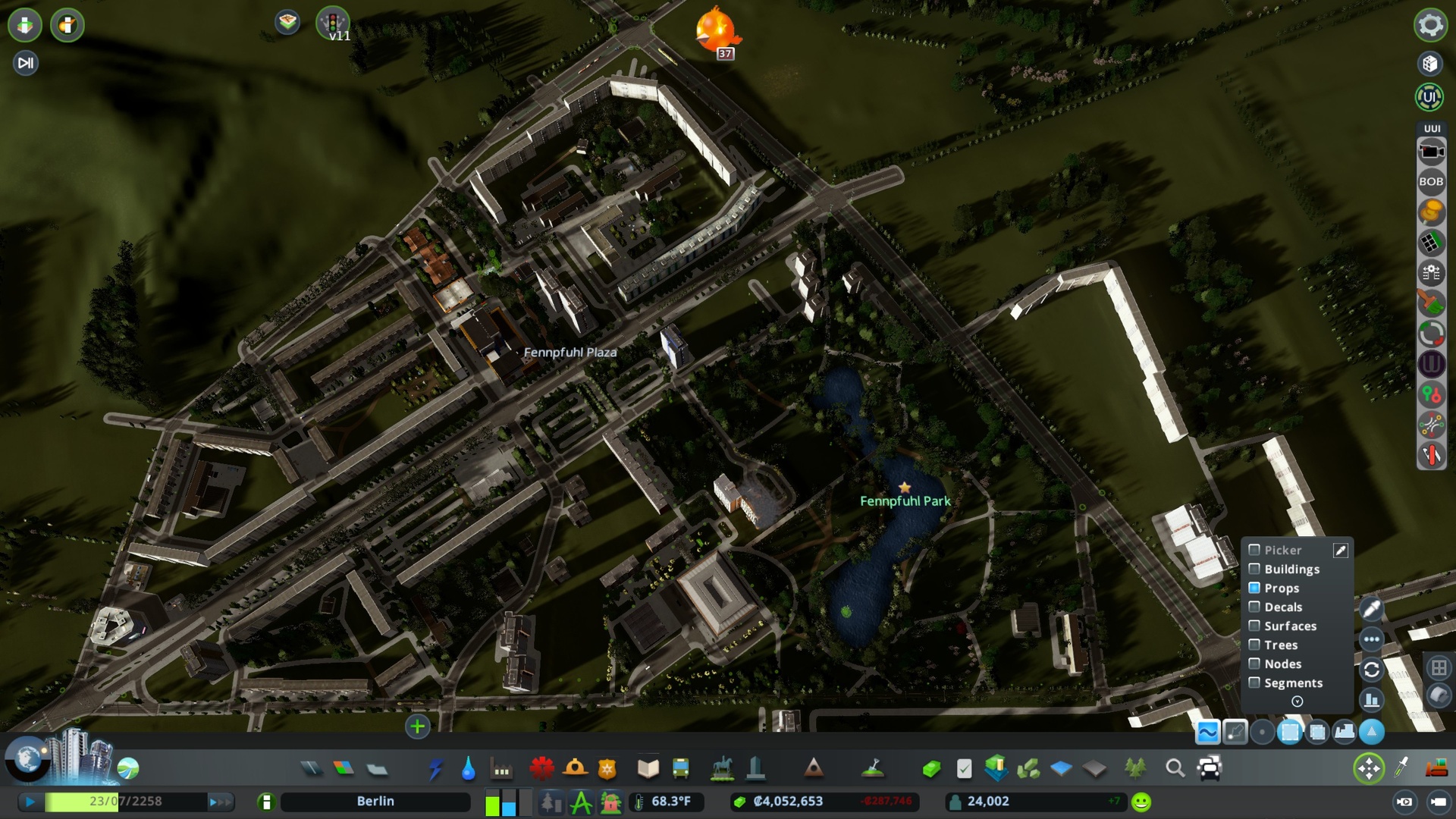The image size is (1456, 819).
Task: Disable the Props filter checkbox
Action: tap(1254, 588)
